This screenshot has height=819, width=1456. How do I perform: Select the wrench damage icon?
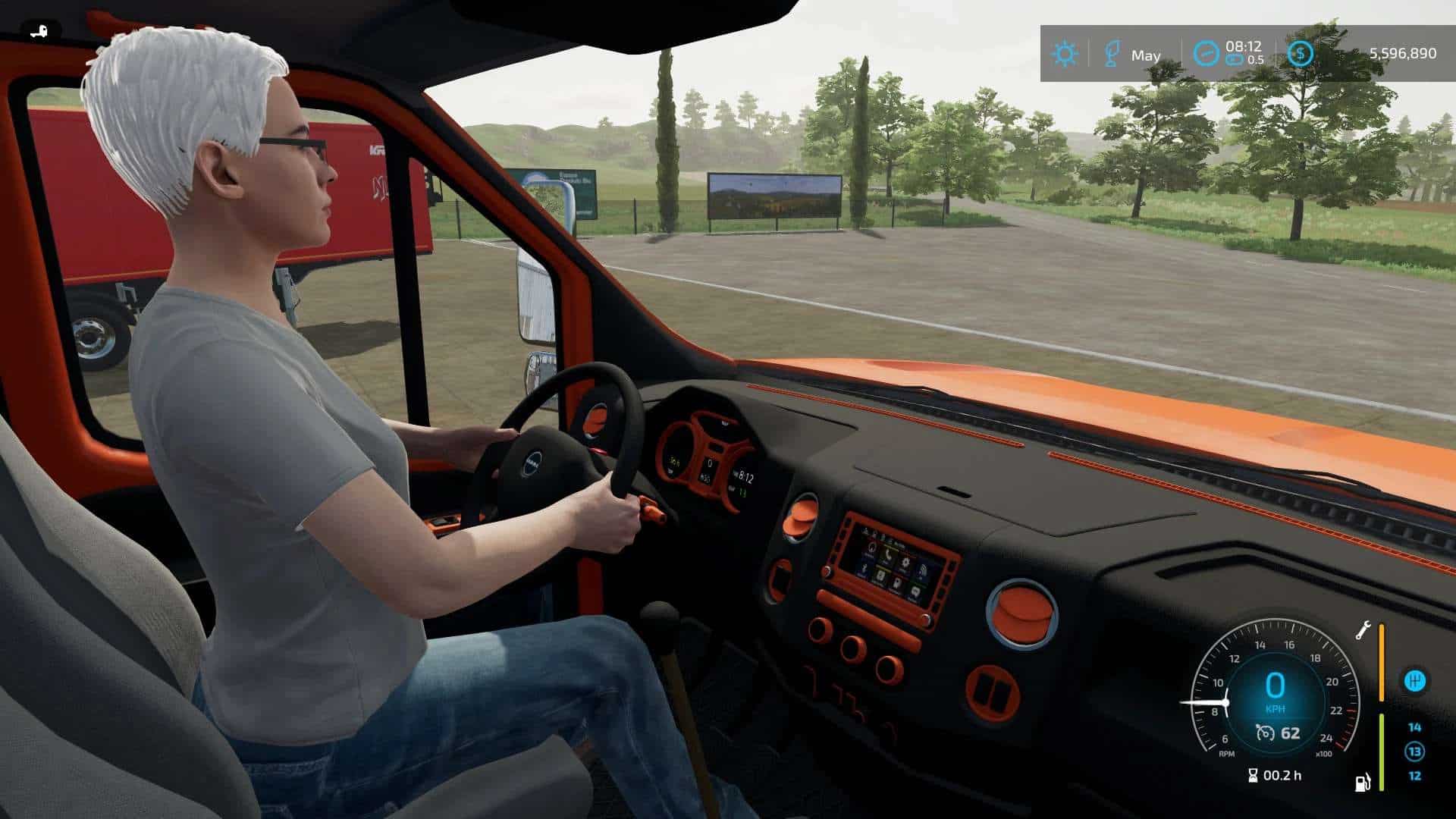coord(1363,630)
